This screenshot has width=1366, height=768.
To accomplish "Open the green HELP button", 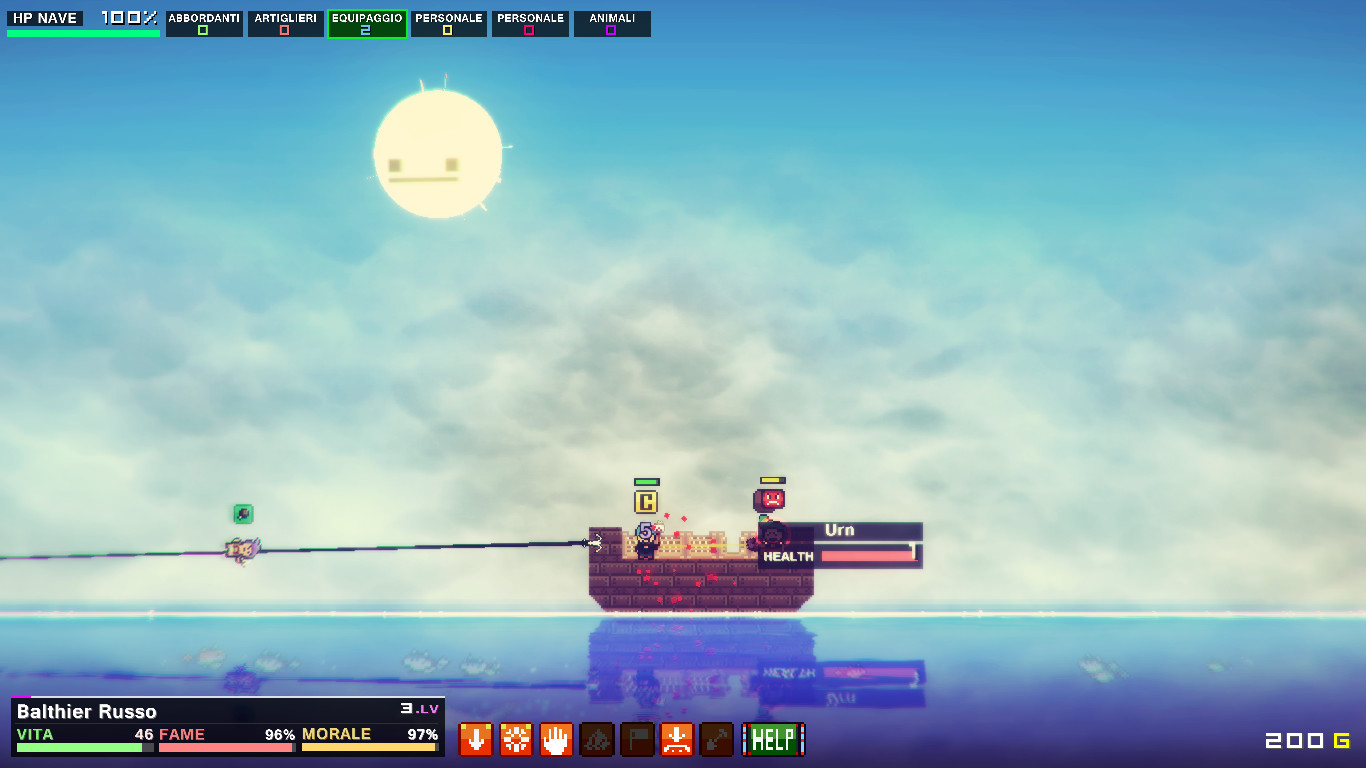I will tap(773, 740).
